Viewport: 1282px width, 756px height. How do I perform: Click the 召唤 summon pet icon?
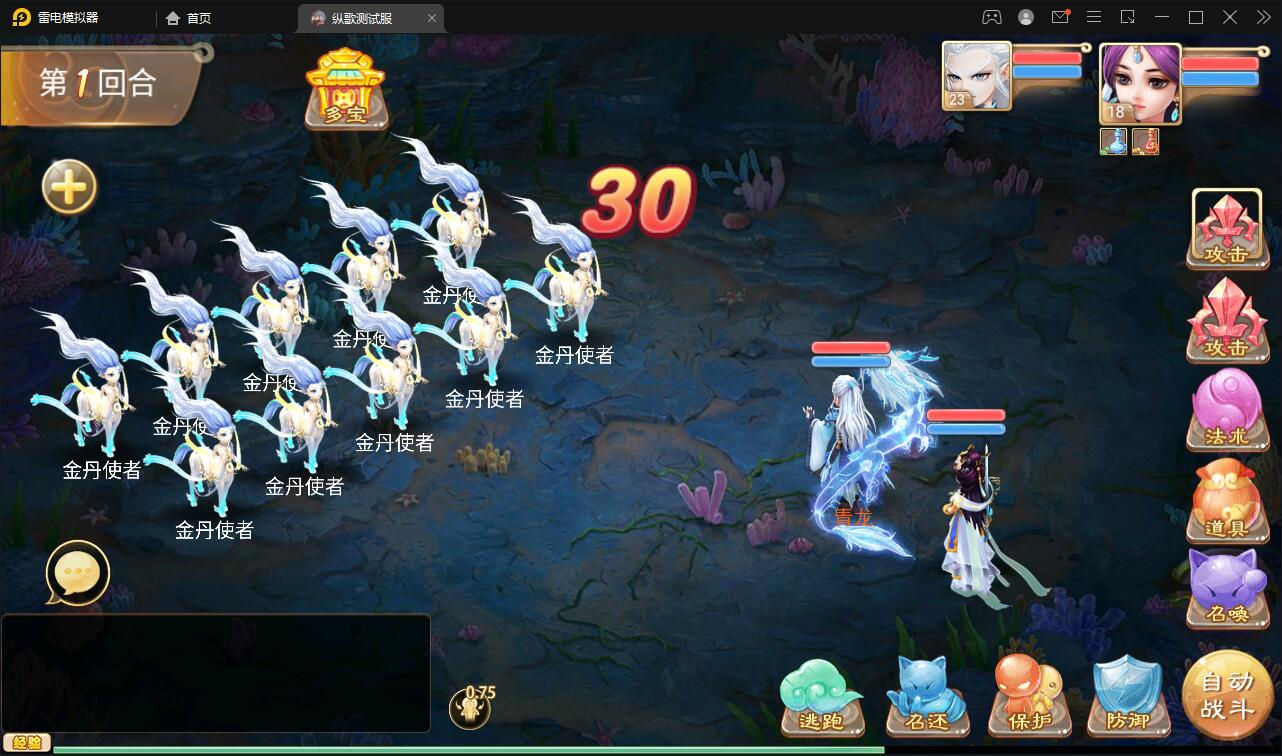click(x=1227, y=590)
